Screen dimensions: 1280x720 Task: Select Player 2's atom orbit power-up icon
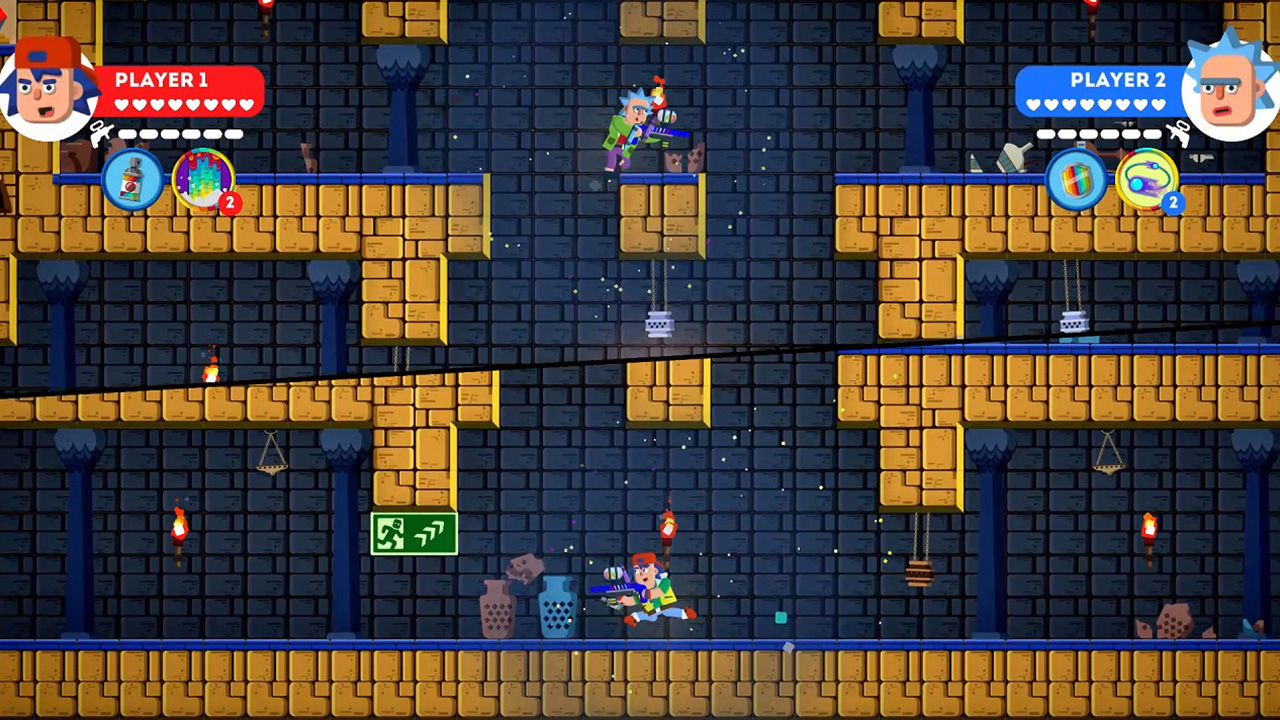[x=1147, y=180]
